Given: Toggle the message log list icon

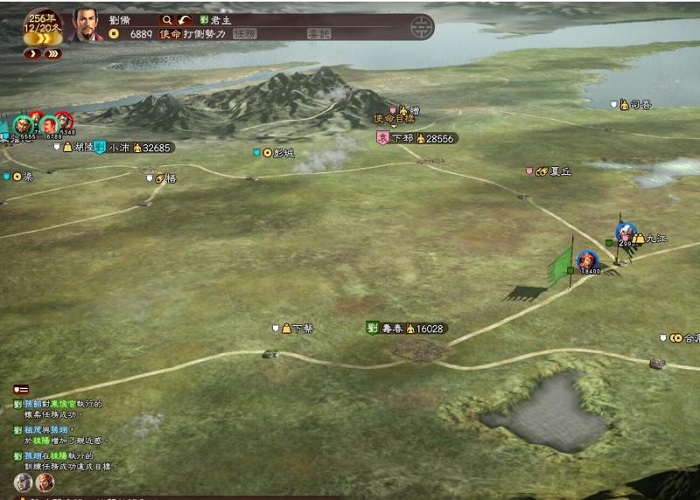Looking at the screenshot, I should tap(21, 388).
